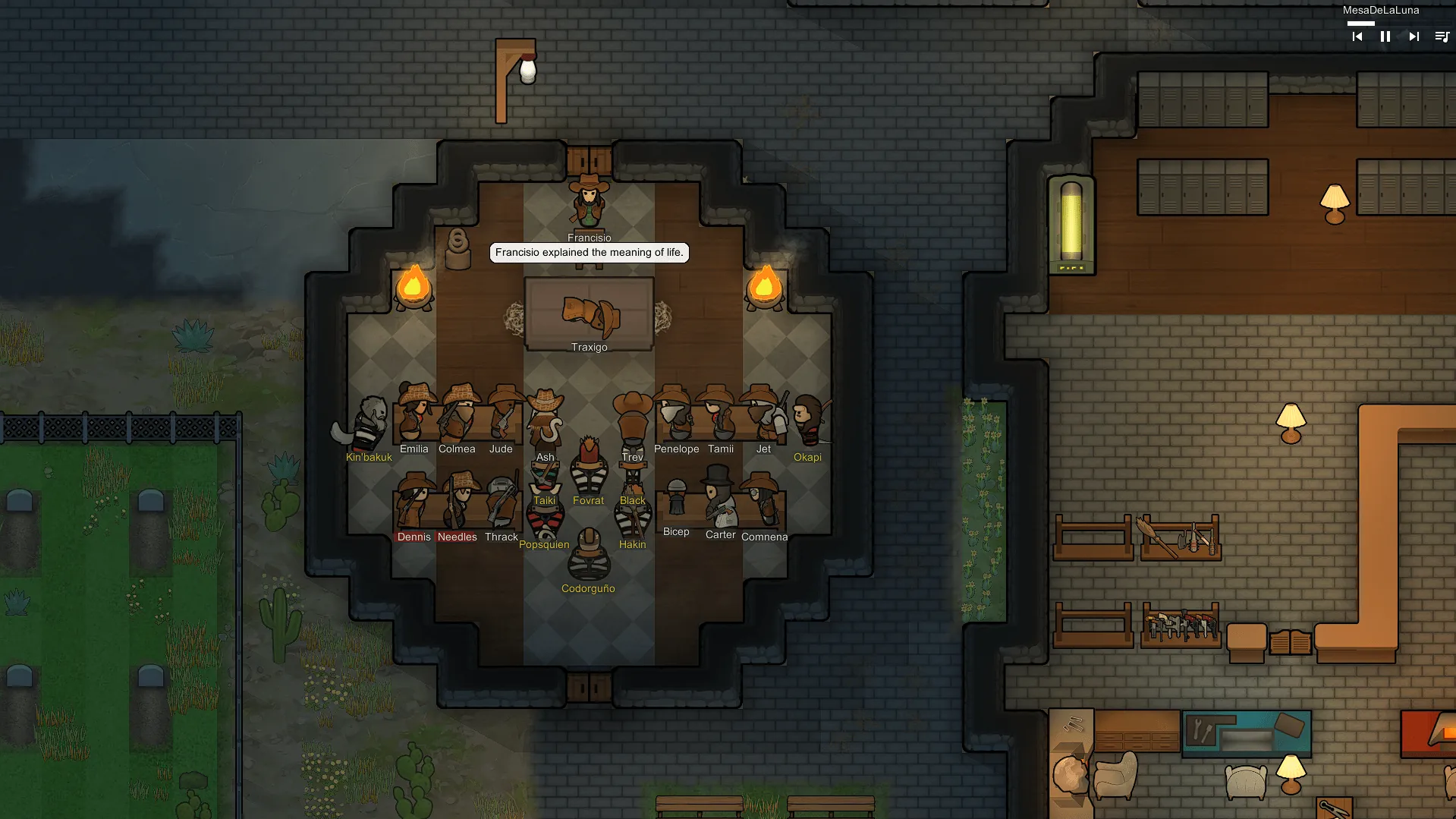The height and width of the screenshot is (819, 1456).
Task: Open the music playlist queue
Action: pos(1442,36)
